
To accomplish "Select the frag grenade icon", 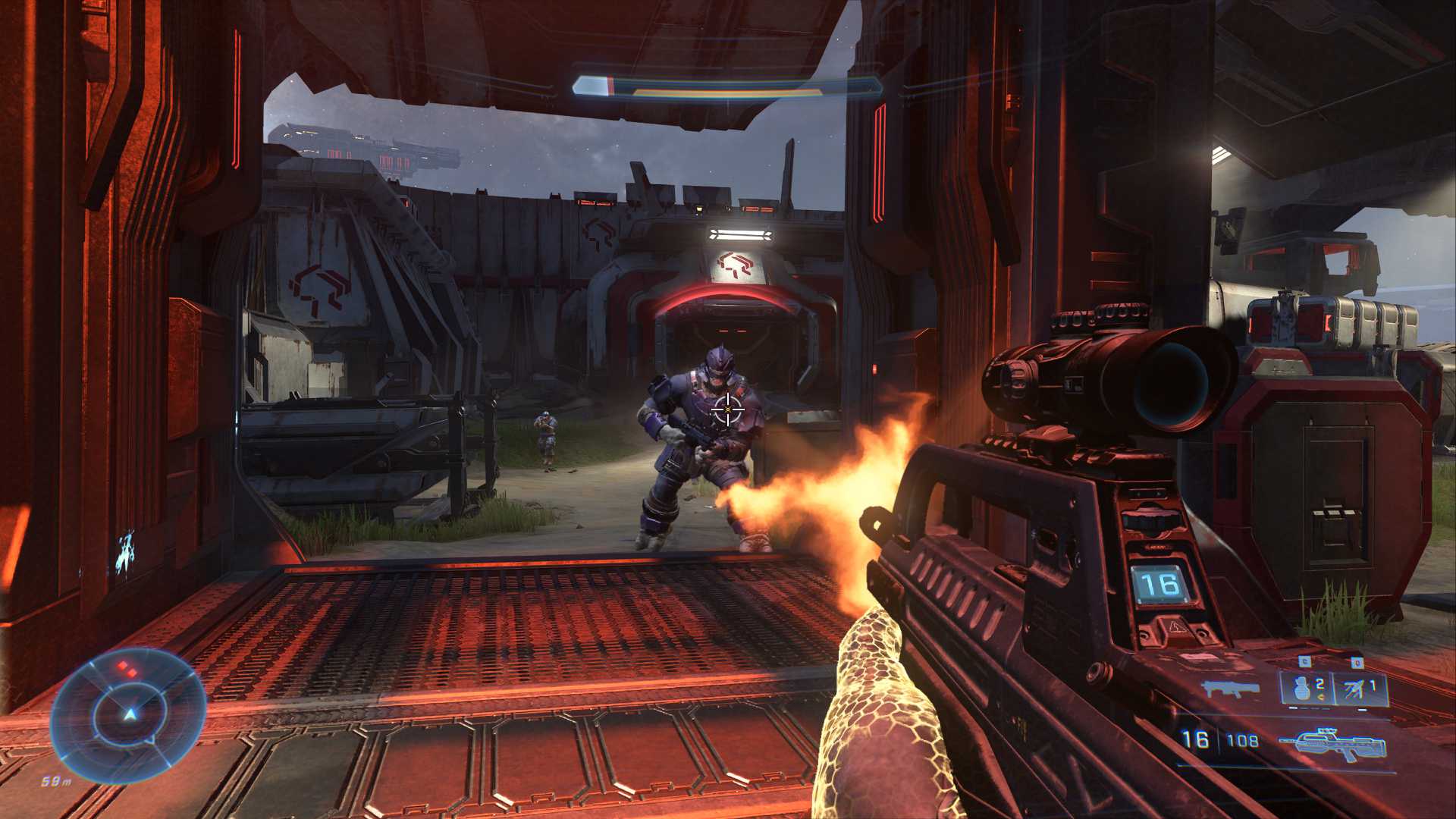I will [x=1300, y=689].
